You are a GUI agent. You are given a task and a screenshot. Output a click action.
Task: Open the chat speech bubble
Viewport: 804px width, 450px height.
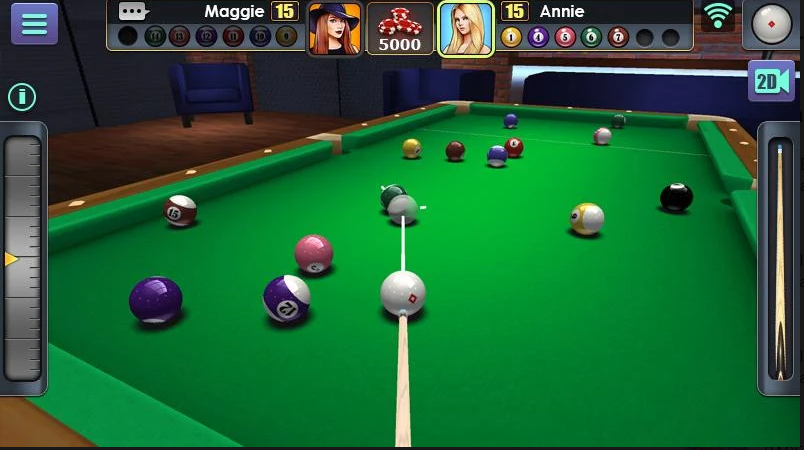point(133,12)
